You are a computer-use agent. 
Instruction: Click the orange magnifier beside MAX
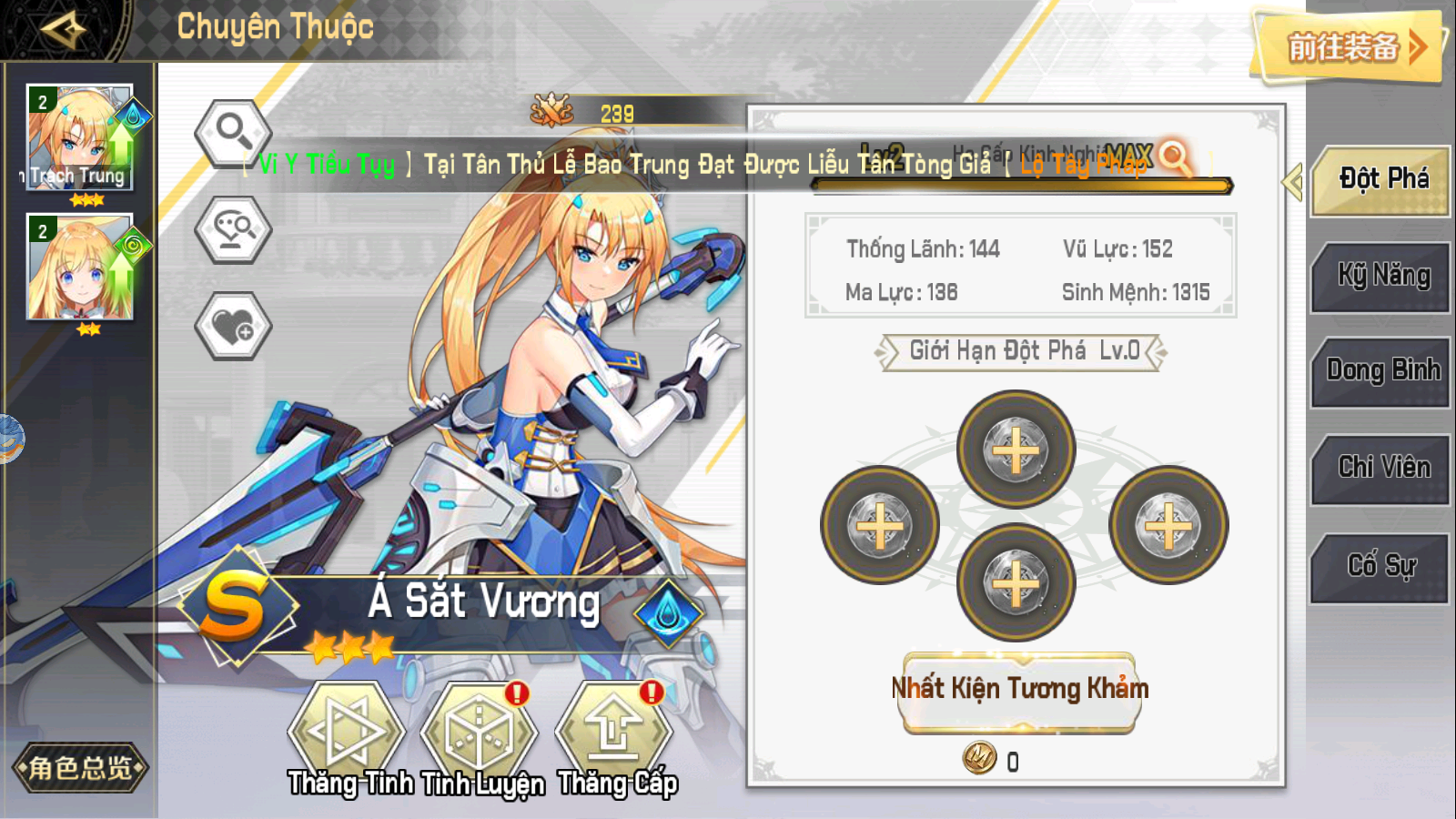[1175, 157]
